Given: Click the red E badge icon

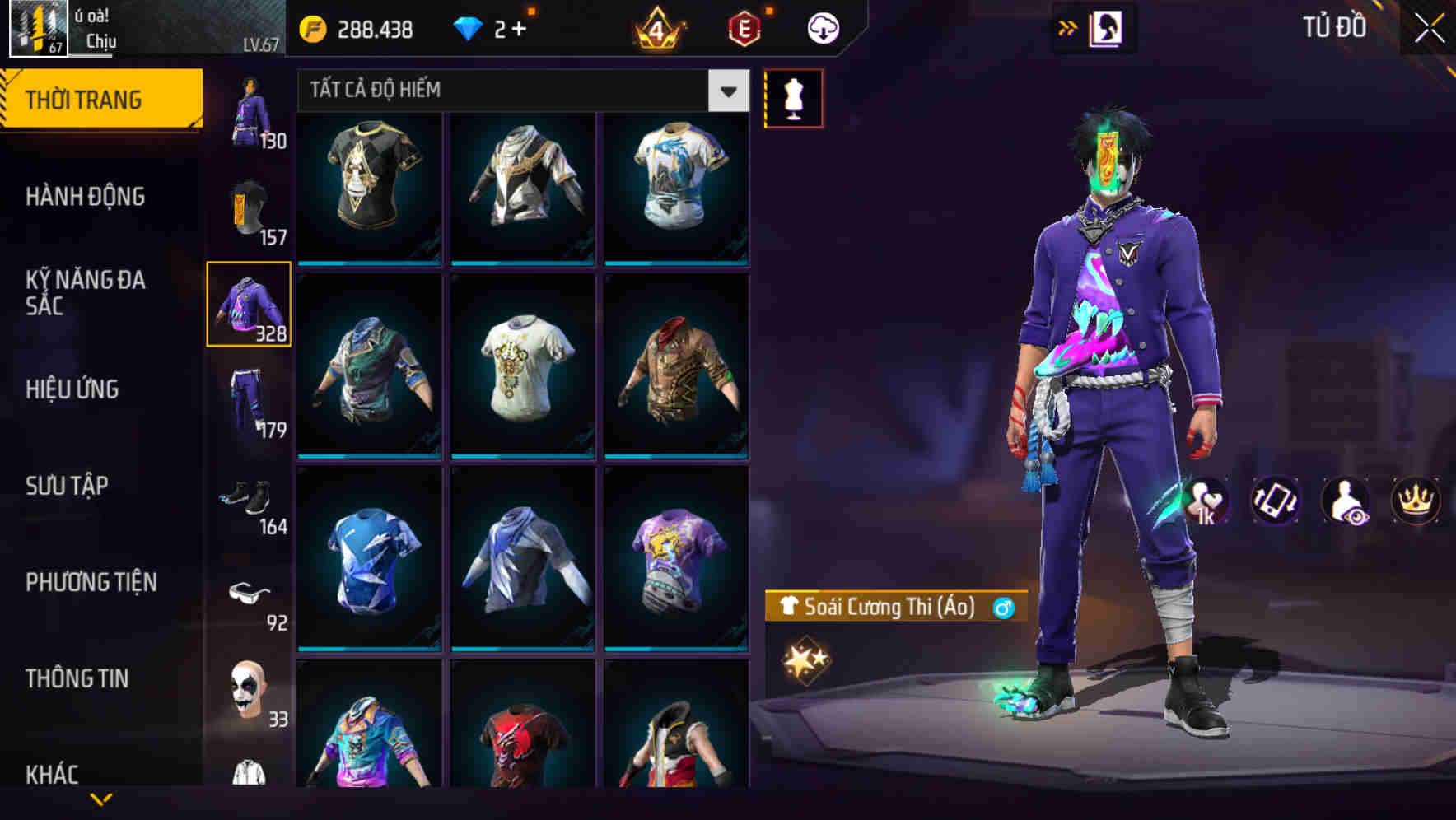Looking at the screenshot, I should click(743, 26).
